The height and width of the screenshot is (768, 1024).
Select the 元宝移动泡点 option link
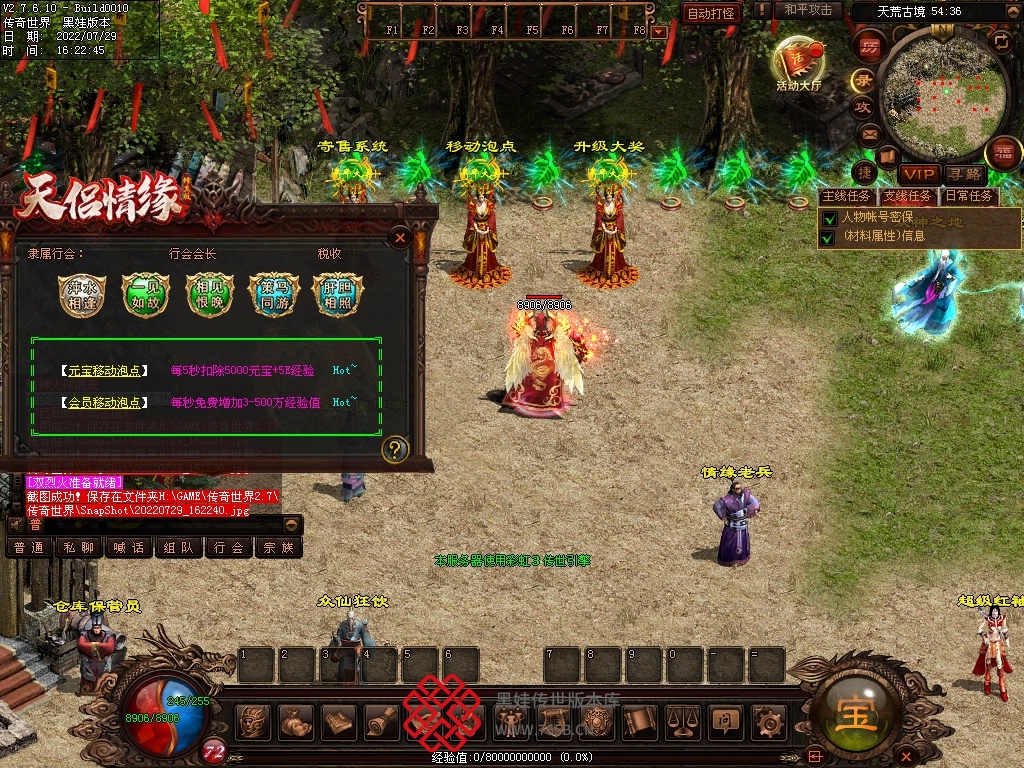click(104, 371)
